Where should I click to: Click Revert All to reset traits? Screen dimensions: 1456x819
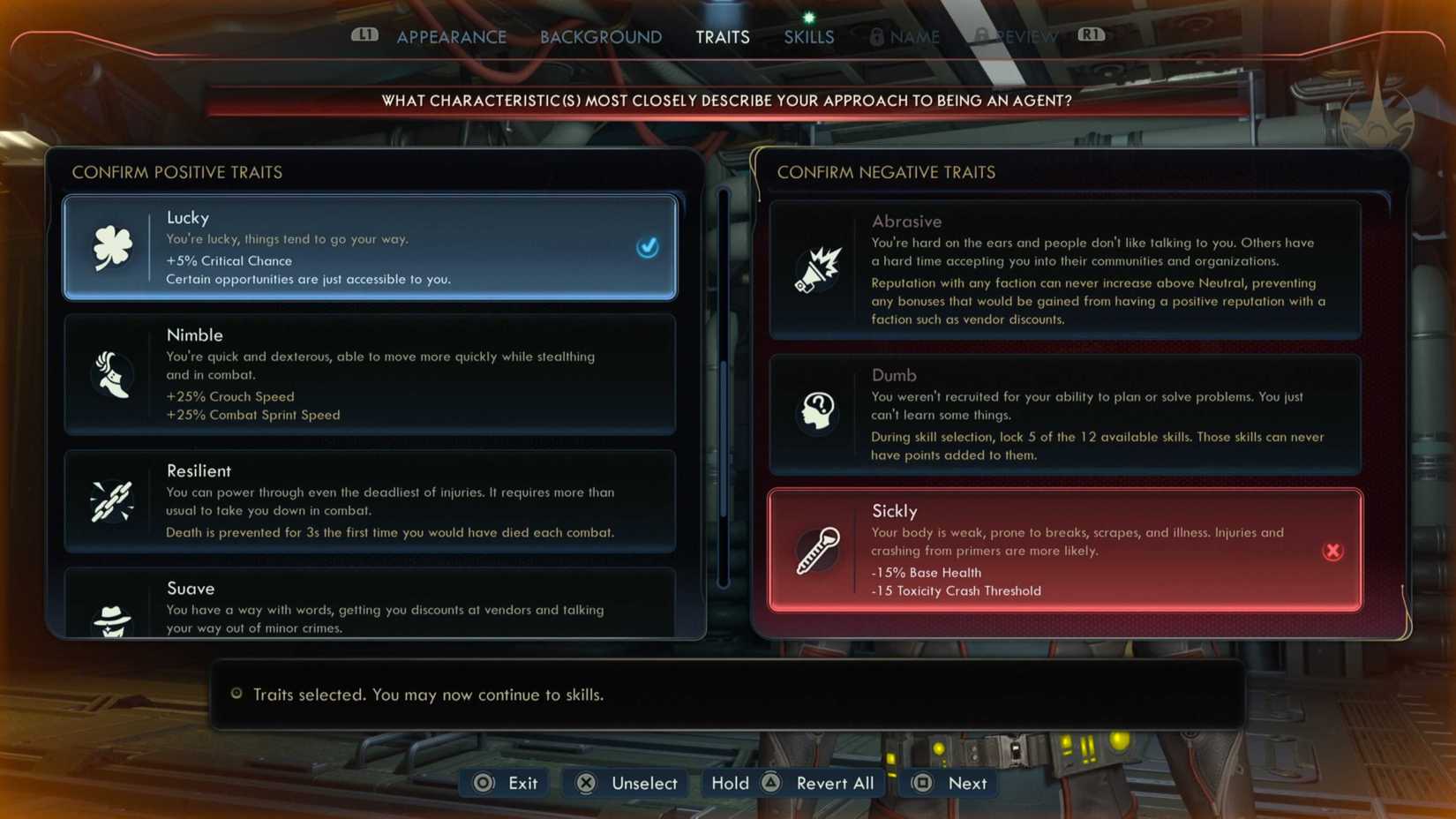click(x=834, y=783)
